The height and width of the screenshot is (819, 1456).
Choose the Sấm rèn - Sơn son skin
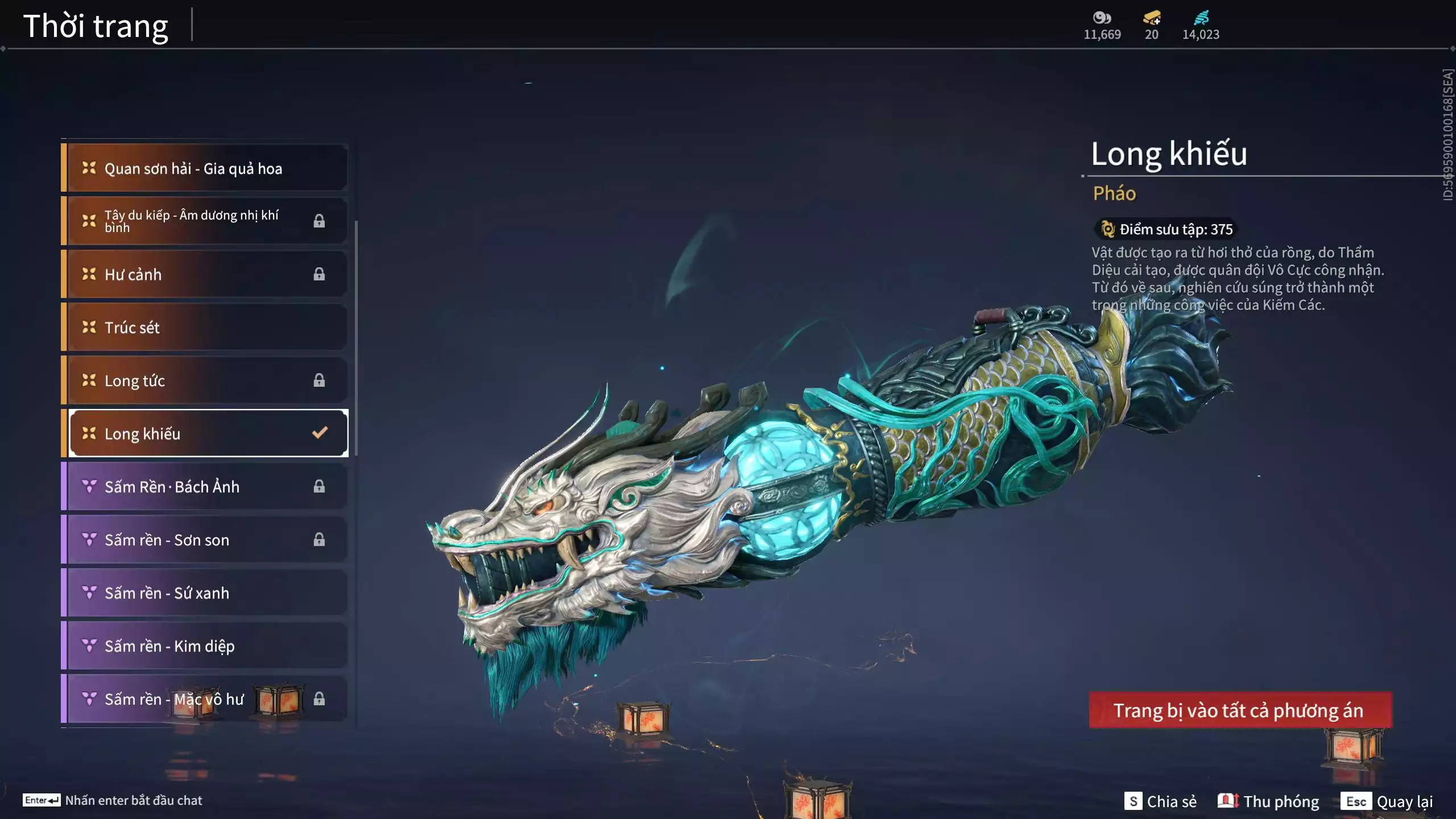[x=205, y=540]
